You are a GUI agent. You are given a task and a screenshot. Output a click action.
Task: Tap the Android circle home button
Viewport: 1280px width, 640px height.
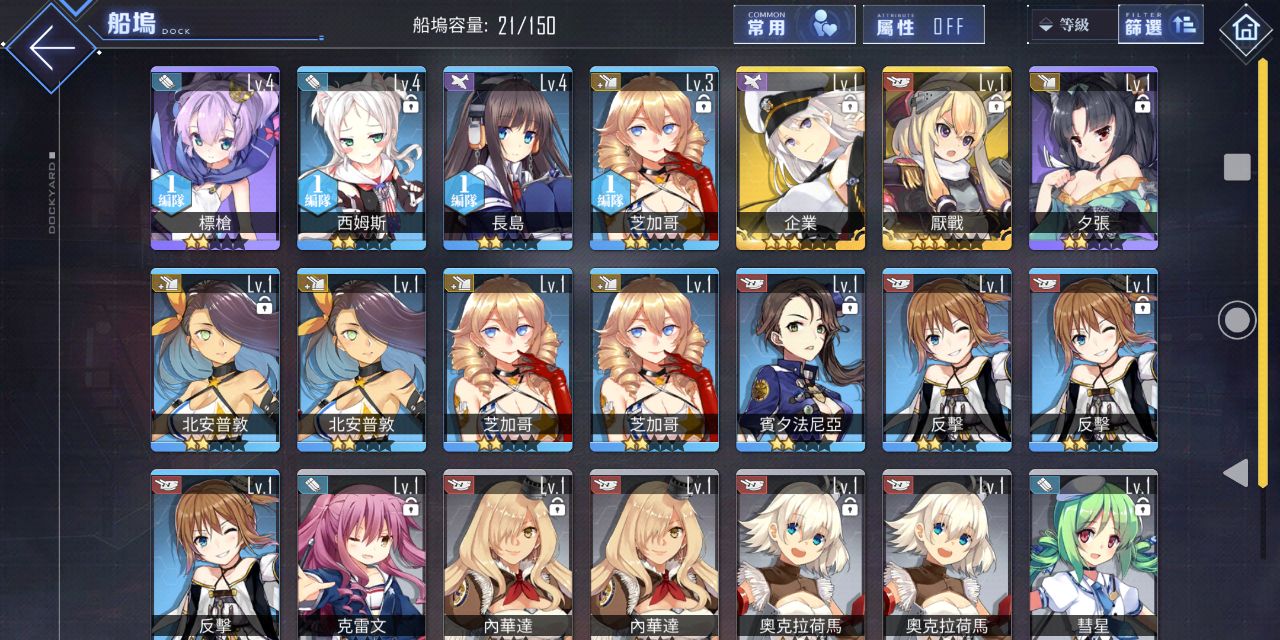1237,320
